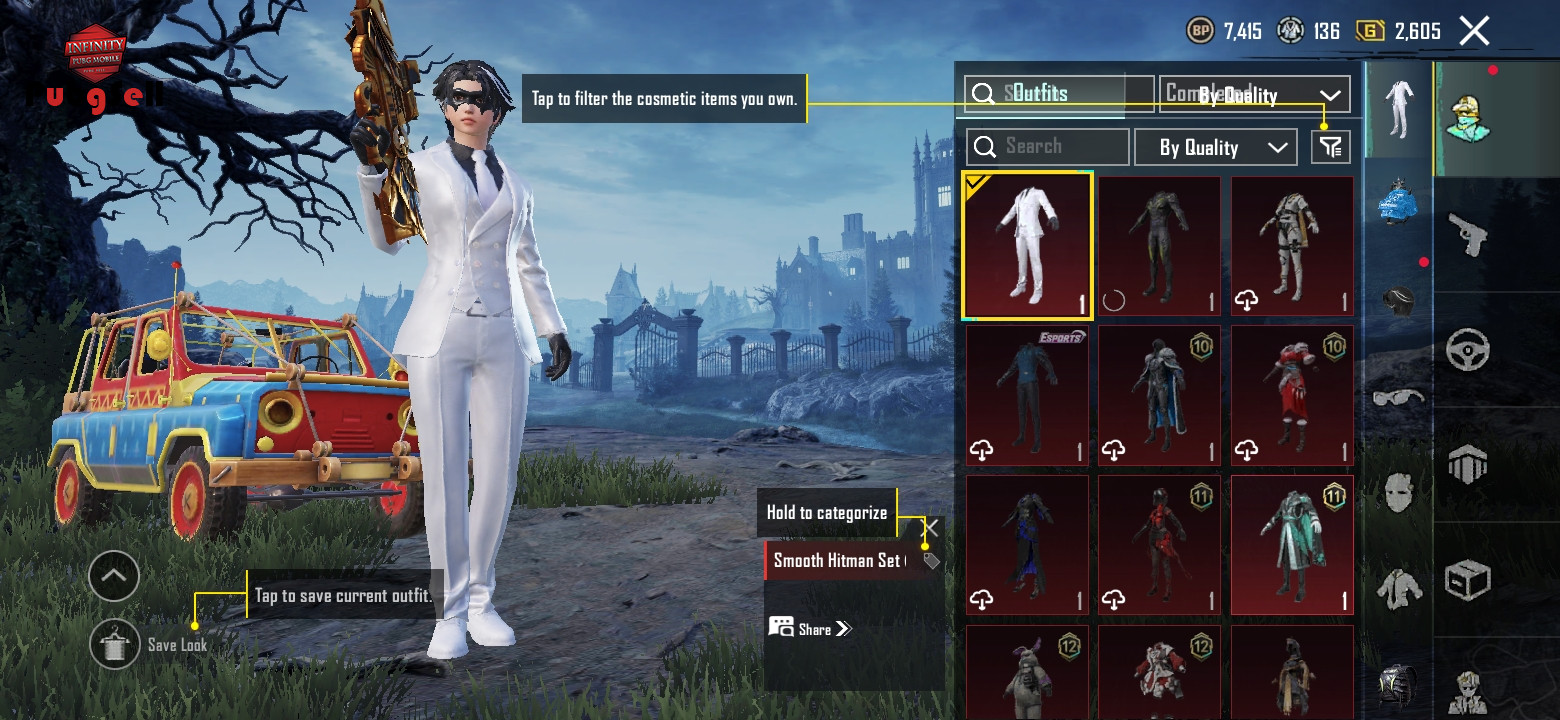Share the current outfit
Viewport: 1560px width, 720px height.
pyautogui.click(x=810, y=629)
